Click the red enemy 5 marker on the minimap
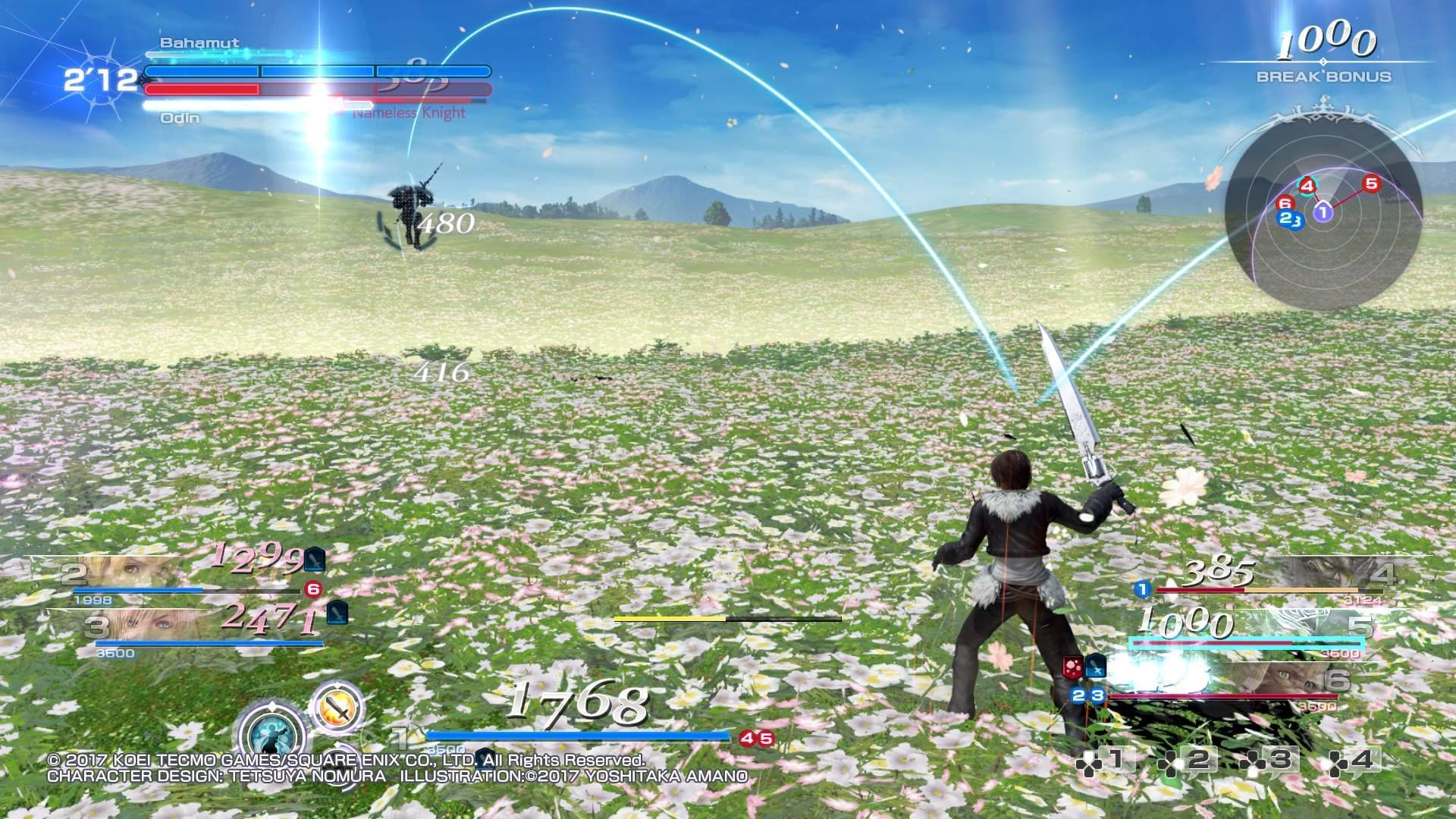 (x=1370, y=183)
